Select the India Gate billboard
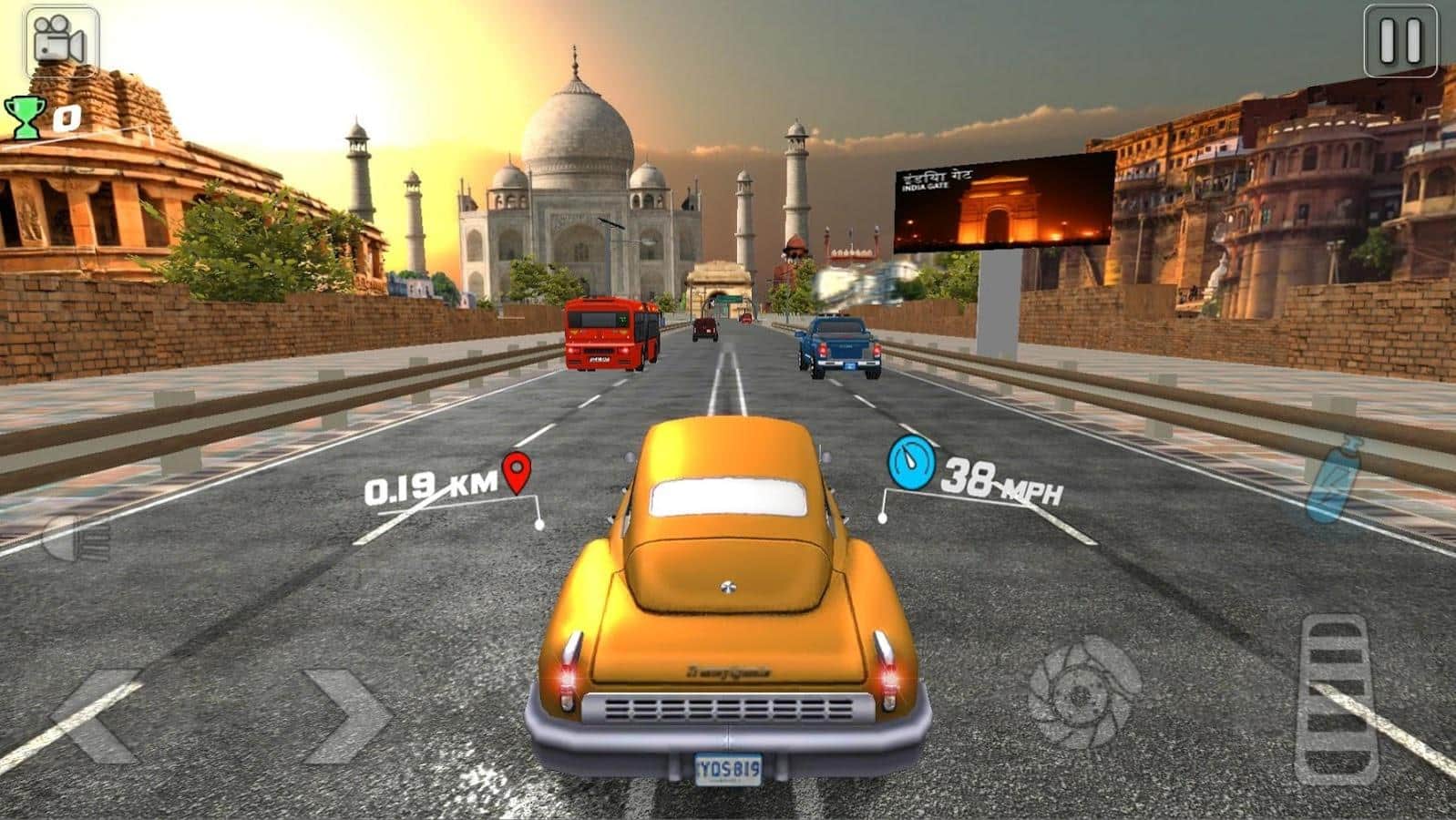The image size is (1456, 820). coord(1002,202)
